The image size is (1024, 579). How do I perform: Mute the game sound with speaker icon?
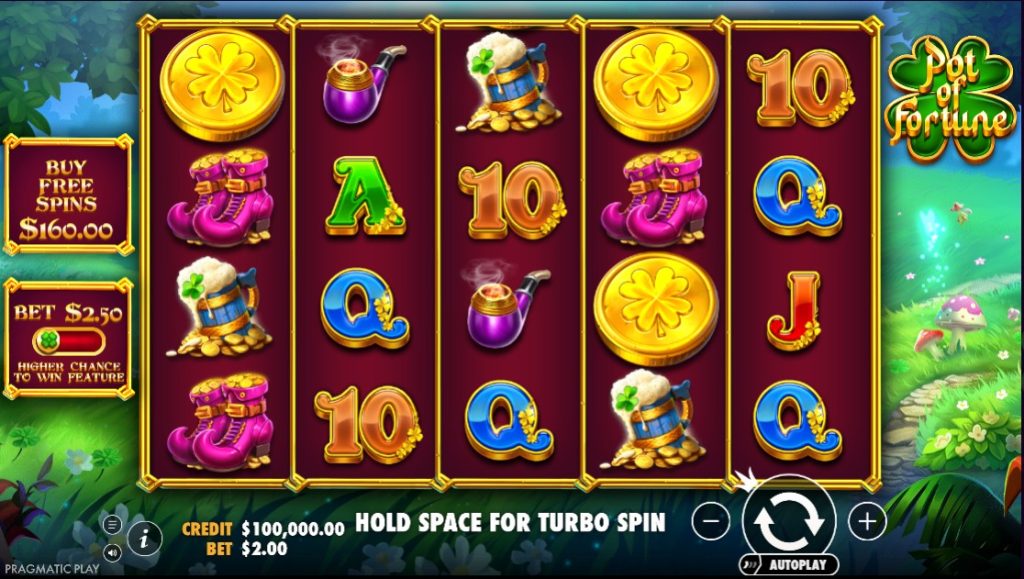[112, 550]
